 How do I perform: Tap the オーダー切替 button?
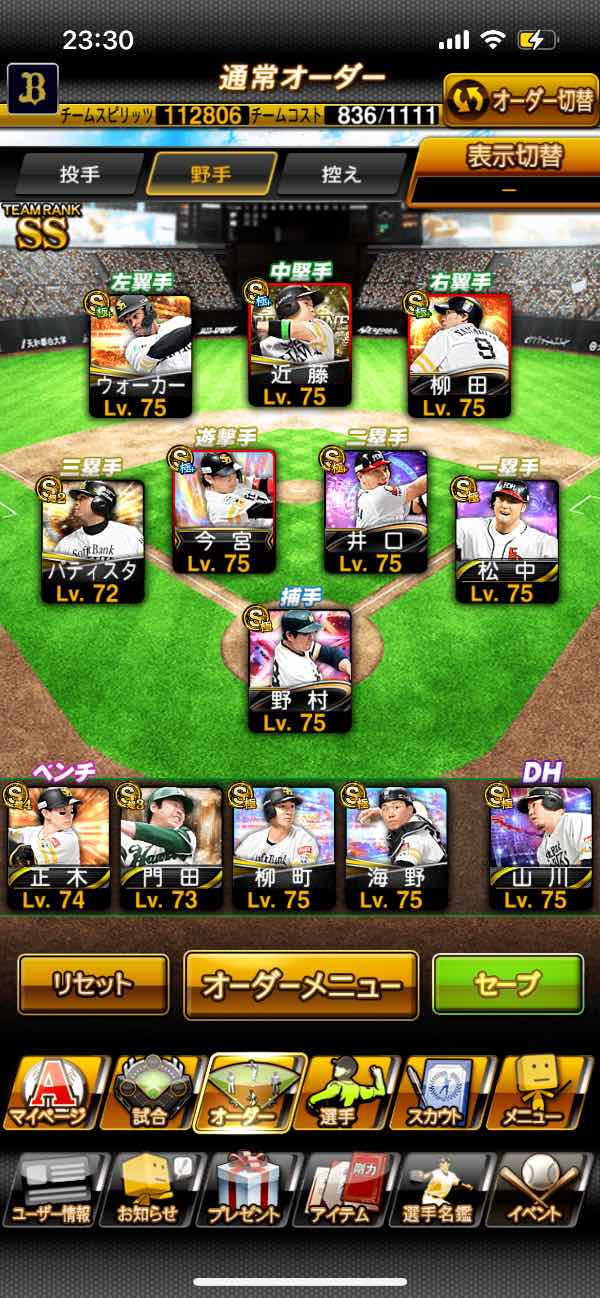pyautogui.click(x=520, y=100)
